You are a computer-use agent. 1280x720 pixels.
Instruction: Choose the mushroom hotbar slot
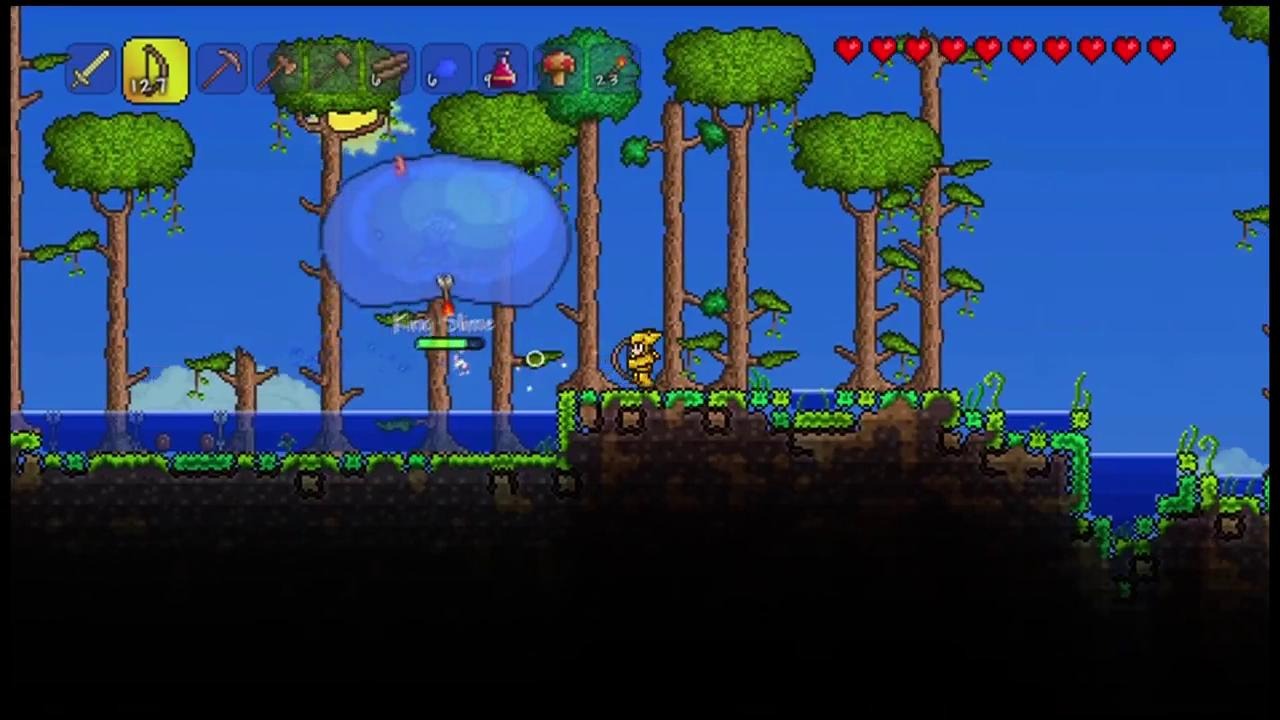tap(558, 71)
